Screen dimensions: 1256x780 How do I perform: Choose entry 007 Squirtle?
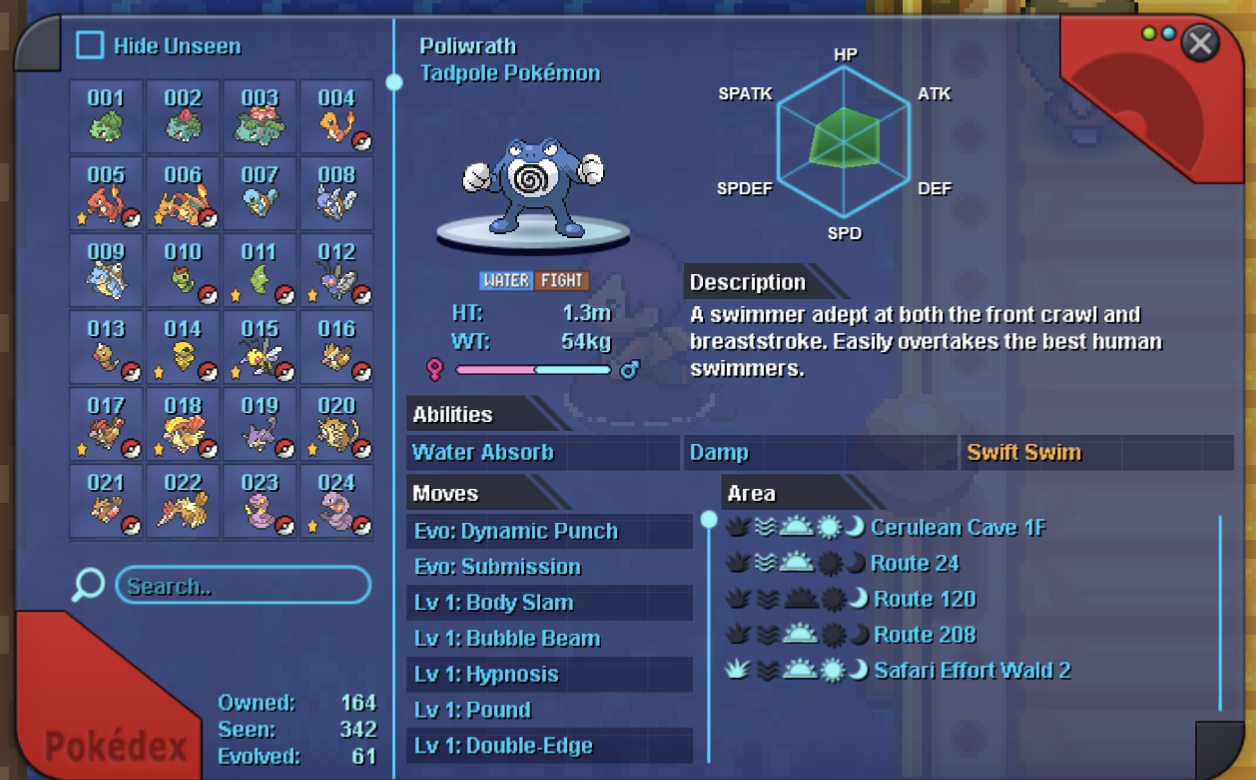click(260, 193)
